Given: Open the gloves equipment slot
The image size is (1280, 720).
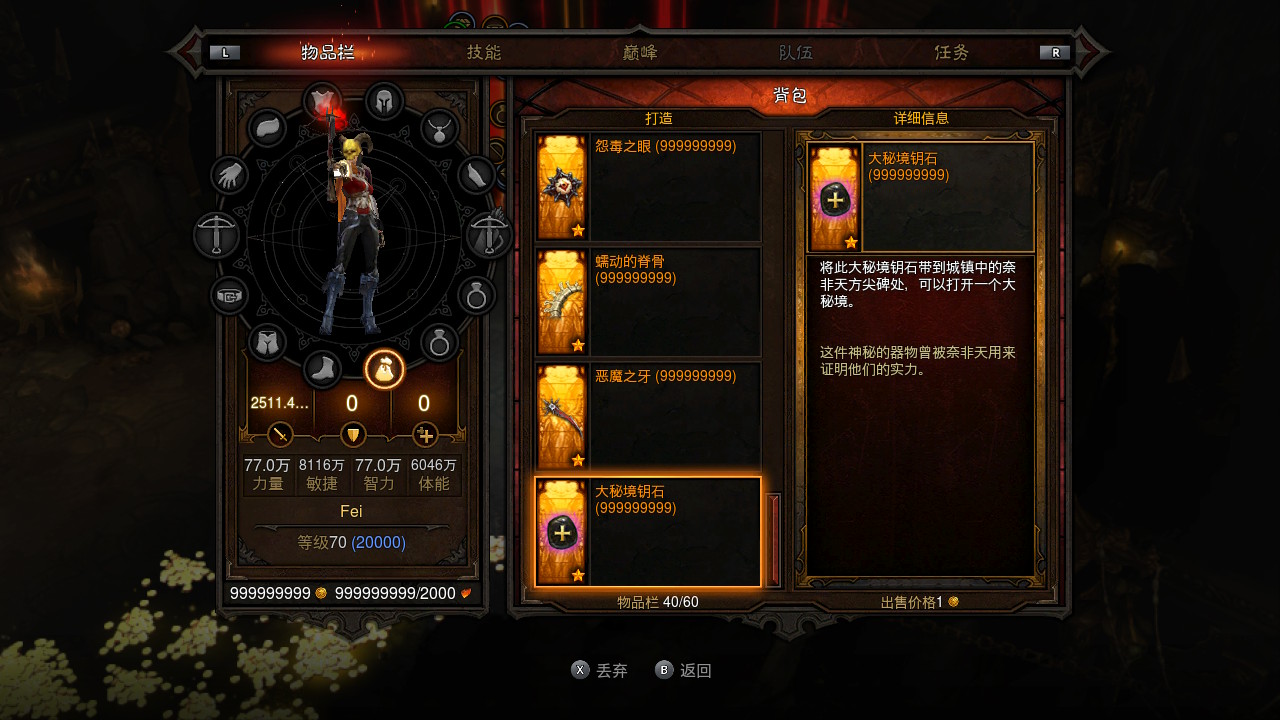Looking at the screenshot, I should click(x=230, y=176).
